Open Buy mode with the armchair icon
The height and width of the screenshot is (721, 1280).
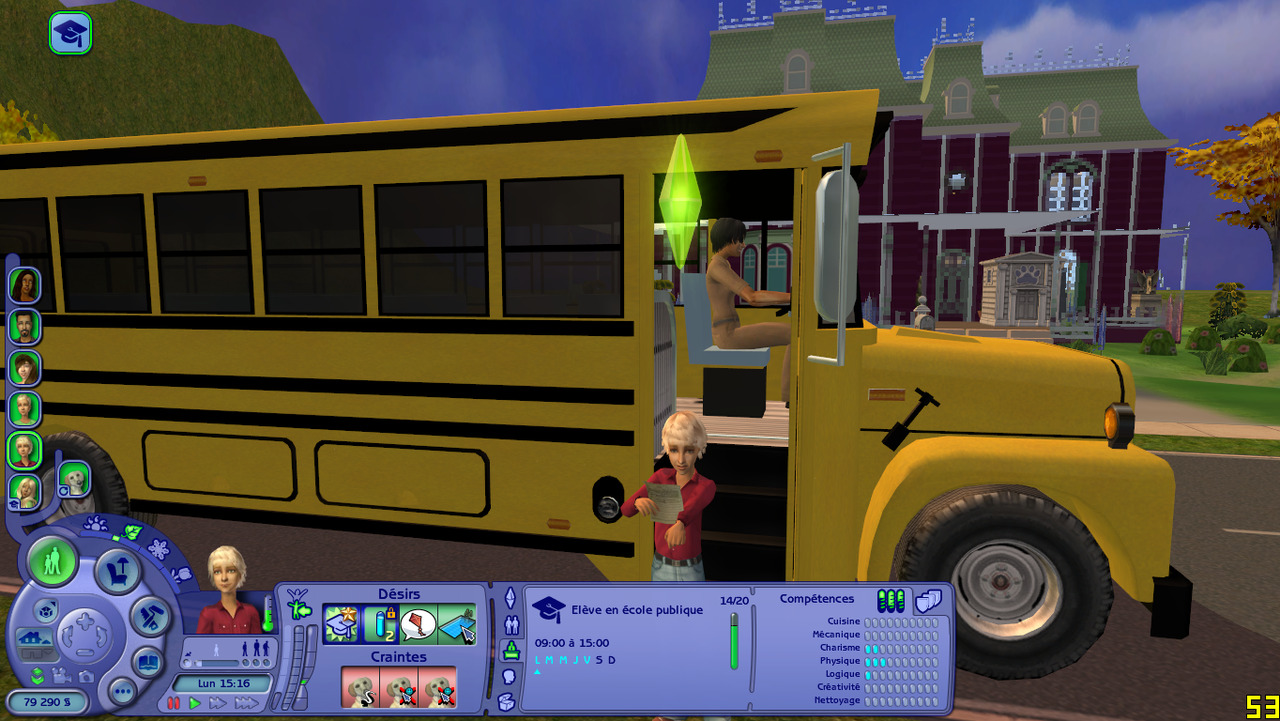tap(118, 573)
